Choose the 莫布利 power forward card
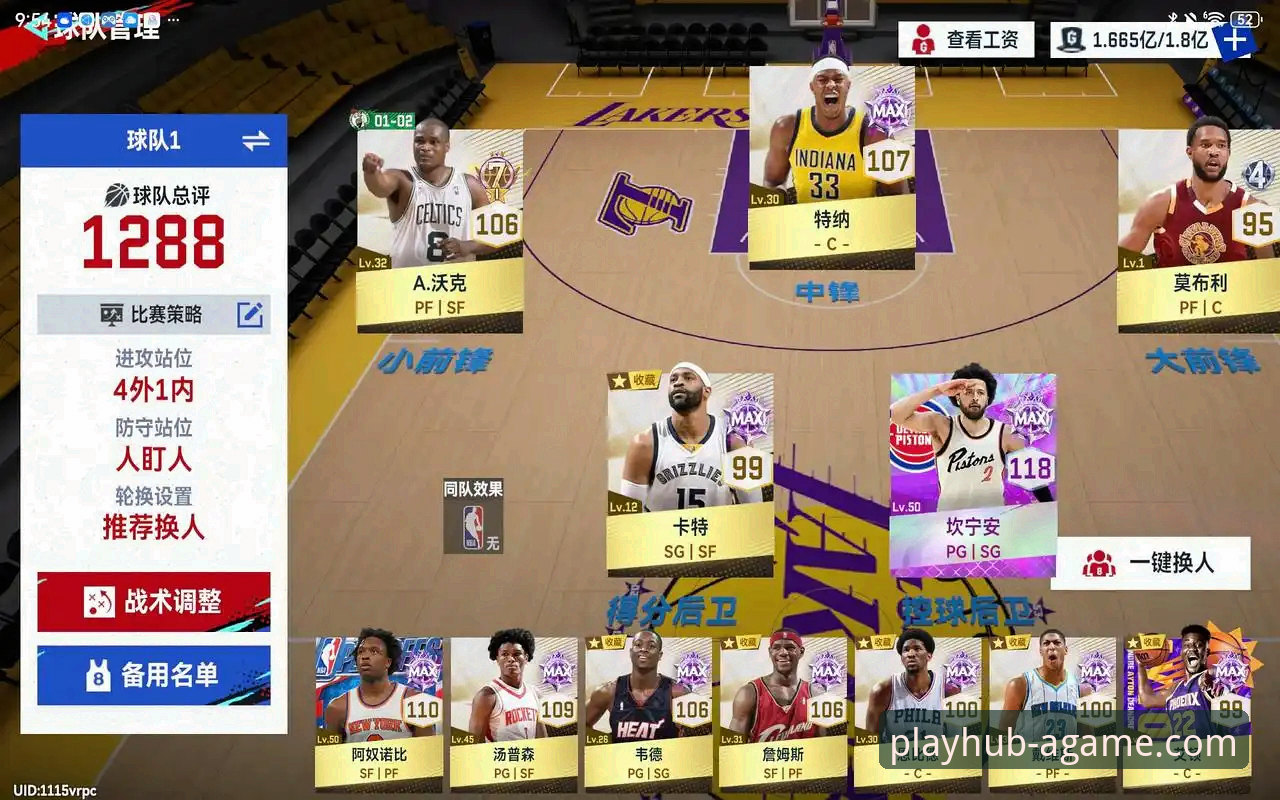The height and width of the screenshot is (800, 1280). tap(1198, 230)
